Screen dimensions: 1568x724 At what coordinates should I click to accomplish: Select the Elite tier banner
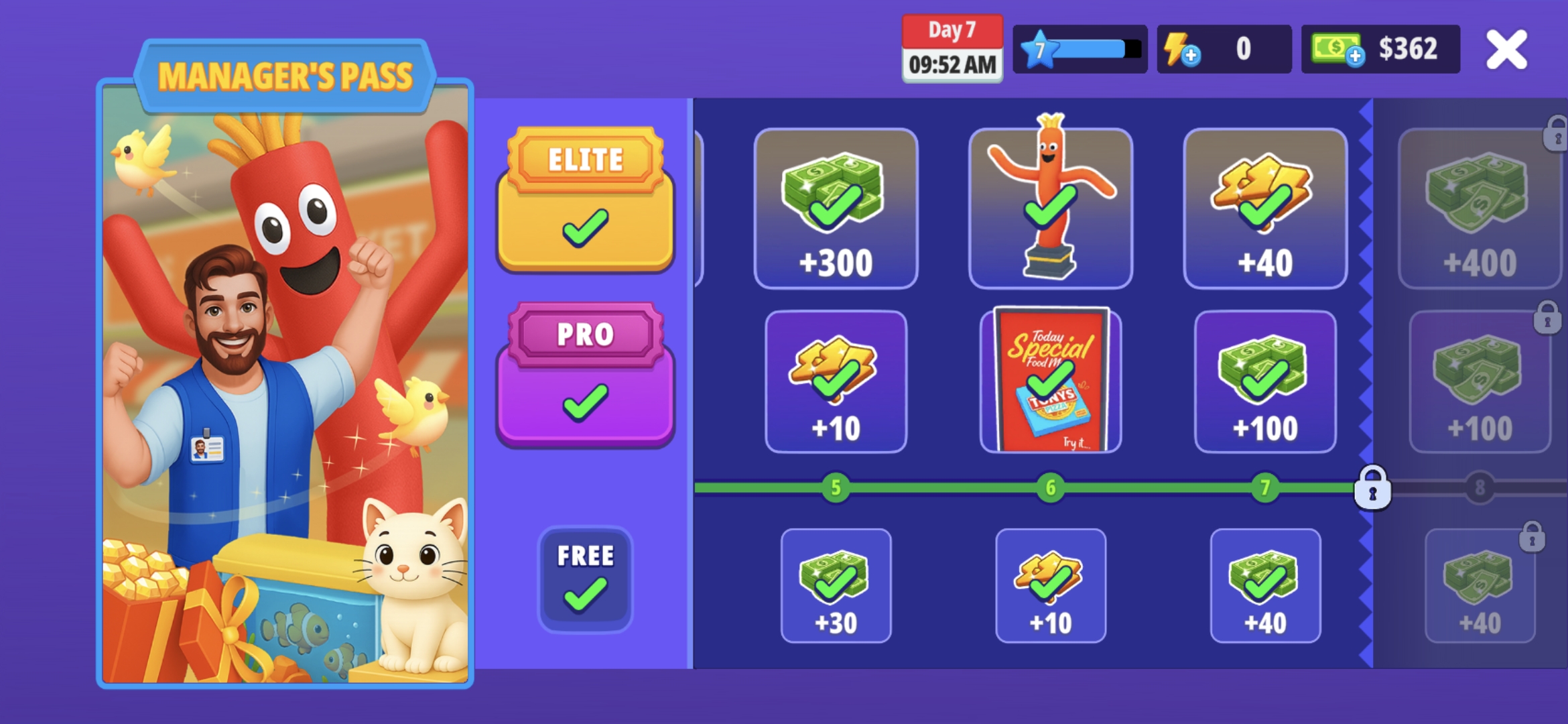pos(585,160)
